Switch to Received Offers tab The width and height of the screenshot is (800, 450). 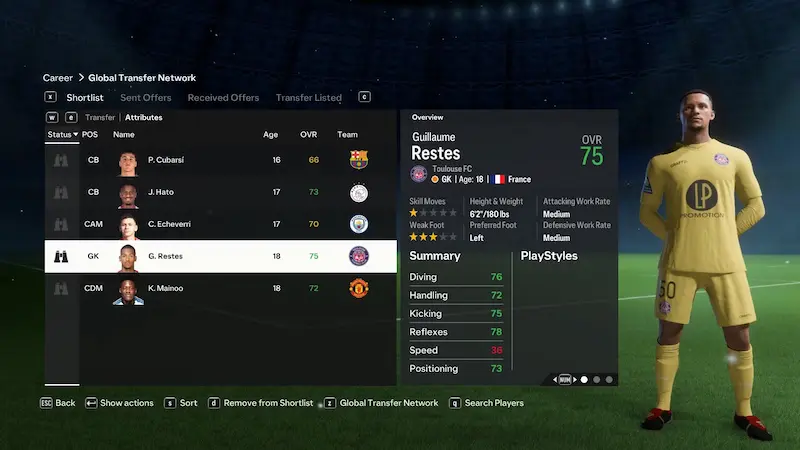tap(223, 98)
